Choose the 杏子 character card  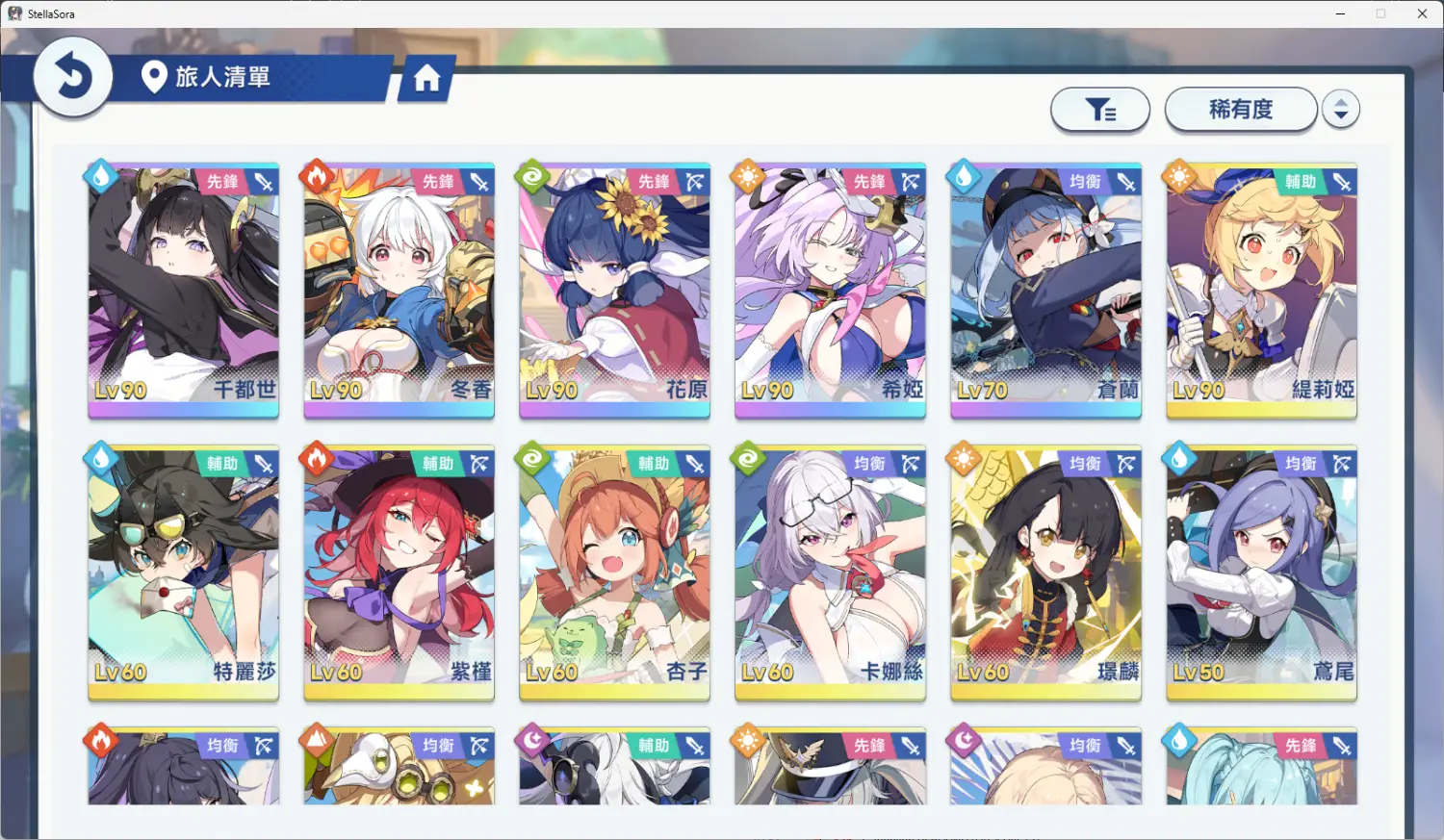pos(614,571)
